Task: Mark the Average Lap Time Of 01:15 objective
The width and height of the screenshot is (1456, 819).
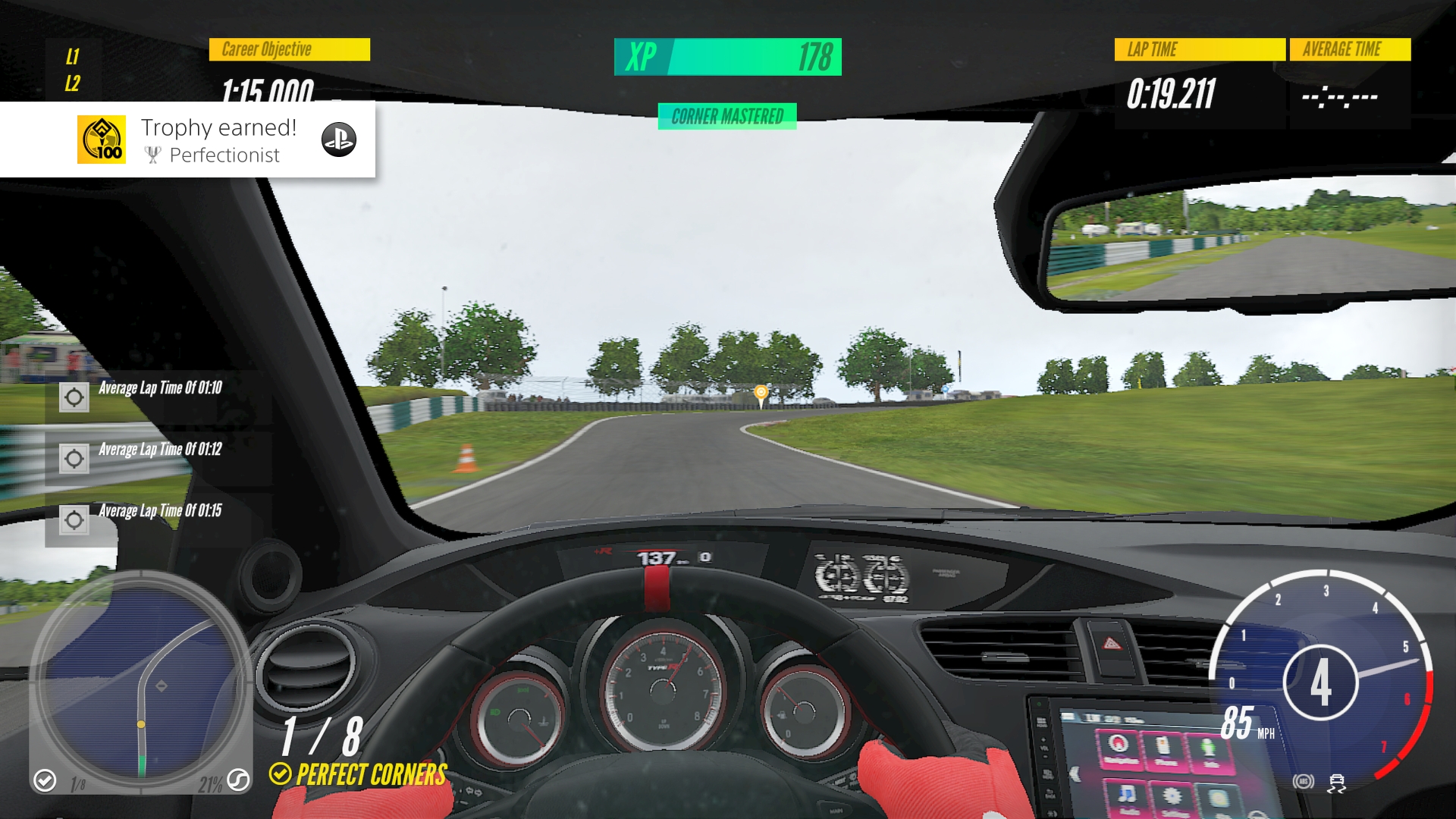Action: pos(74,519)
